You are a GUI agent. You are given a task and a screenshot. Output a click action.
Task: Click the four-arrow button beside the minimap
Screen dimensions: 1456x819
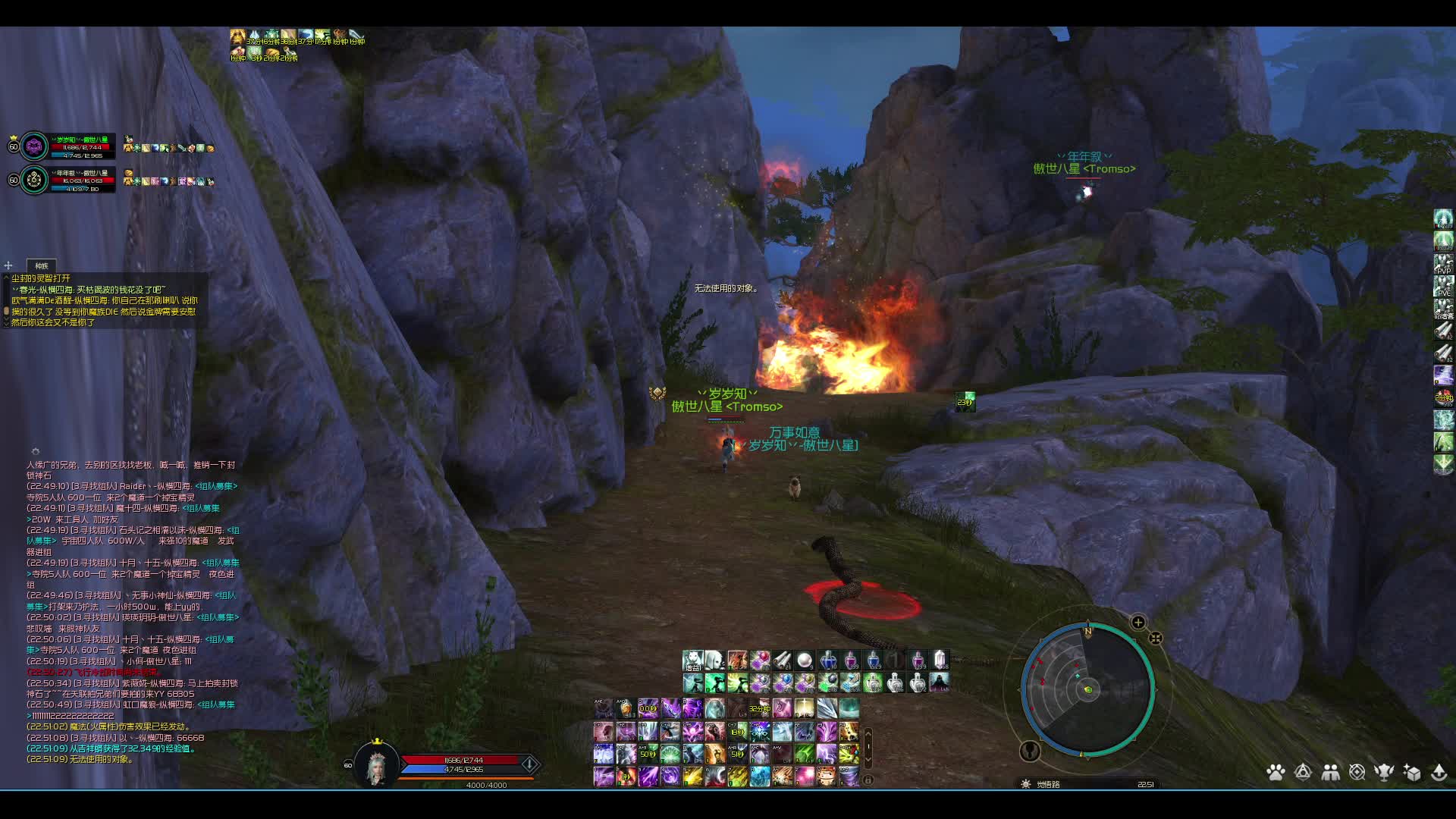[1156, 639]
